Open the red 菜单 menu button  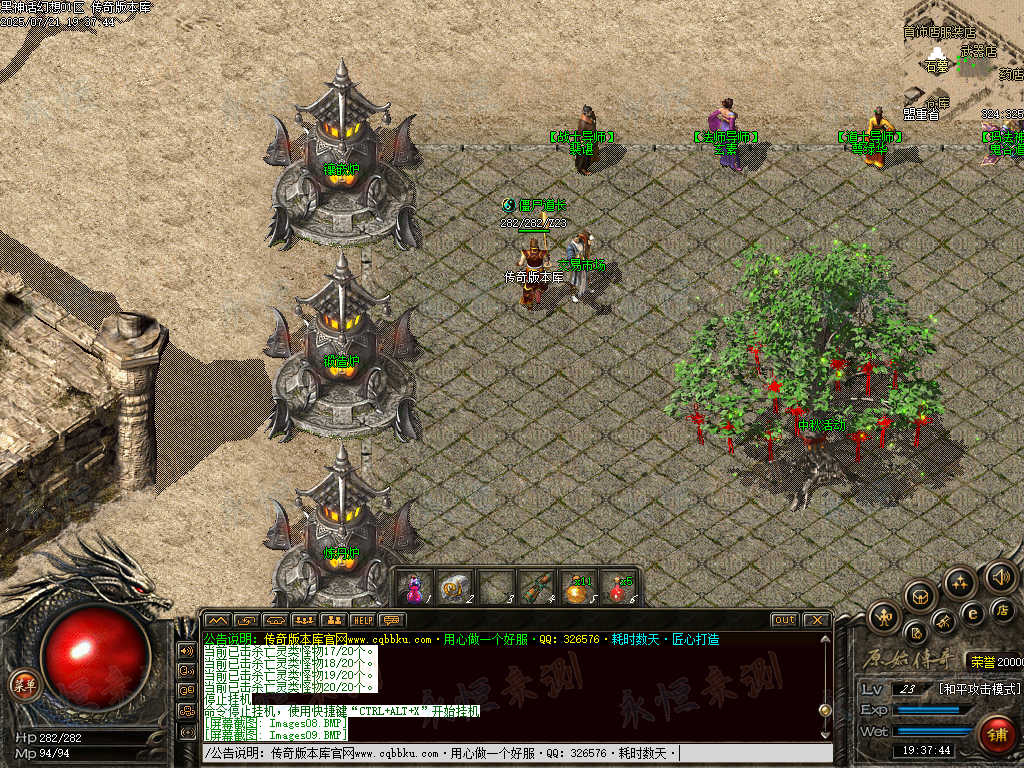click(x=20, y=684)
